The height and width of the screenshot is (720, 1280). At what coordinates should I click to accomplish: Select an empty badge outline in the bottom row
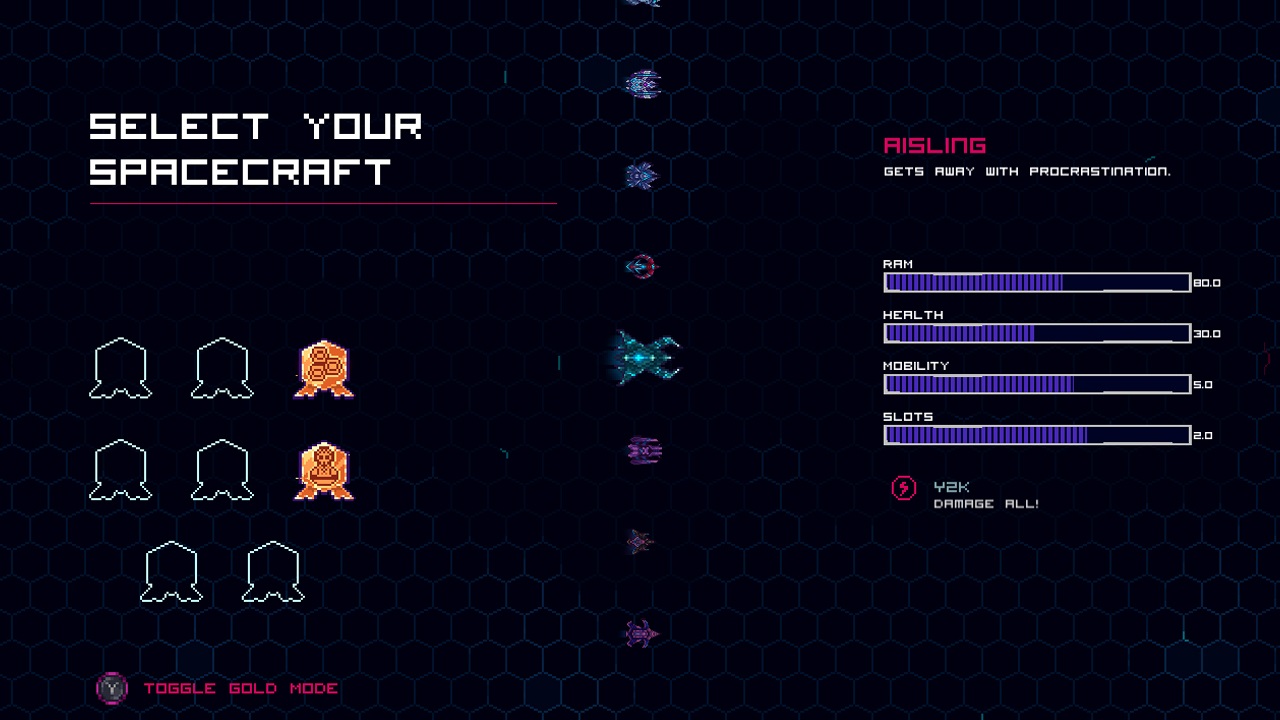click(x=170, y=570)
